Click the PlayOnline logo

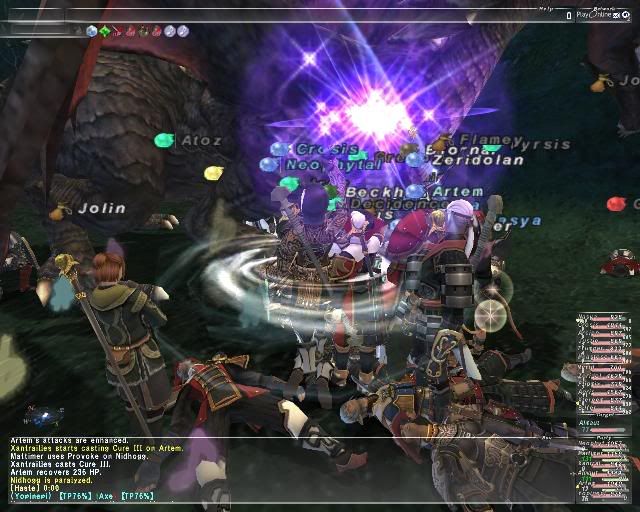pos(596,16)
